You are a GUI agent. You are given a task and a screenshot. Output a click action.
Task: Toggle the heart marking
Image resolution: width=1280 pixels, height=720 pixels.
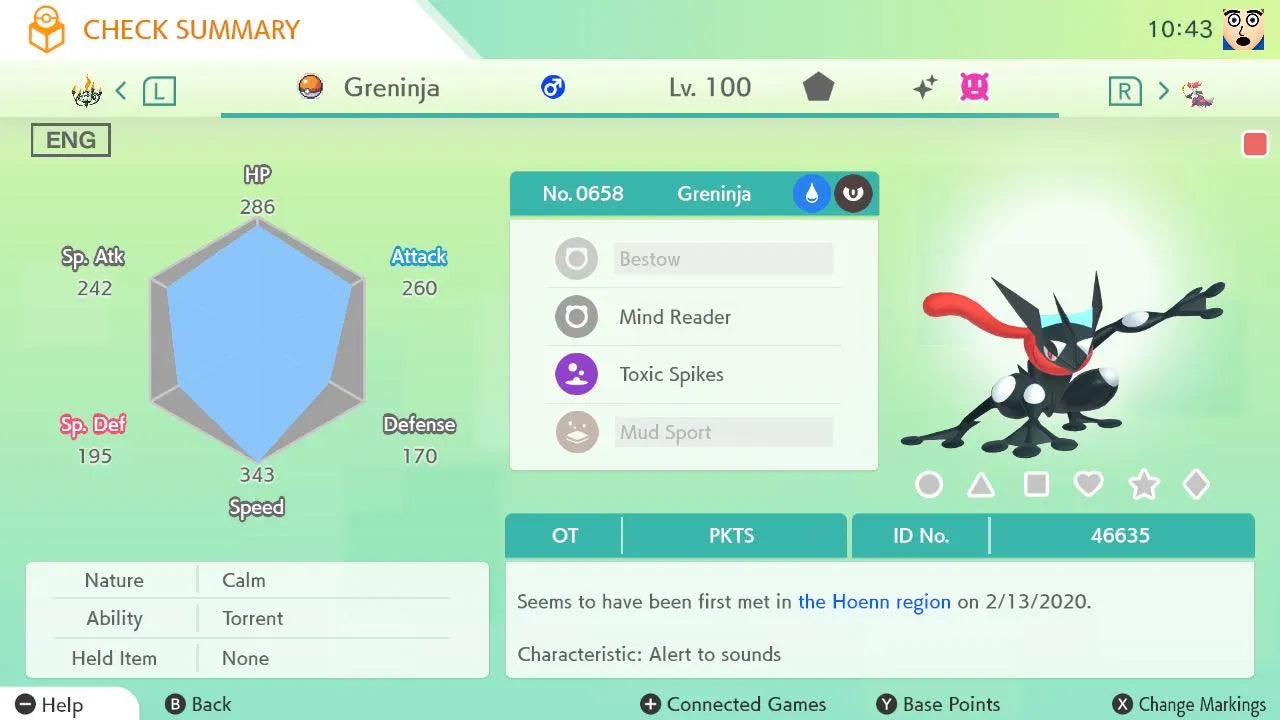click(1088, 485)
